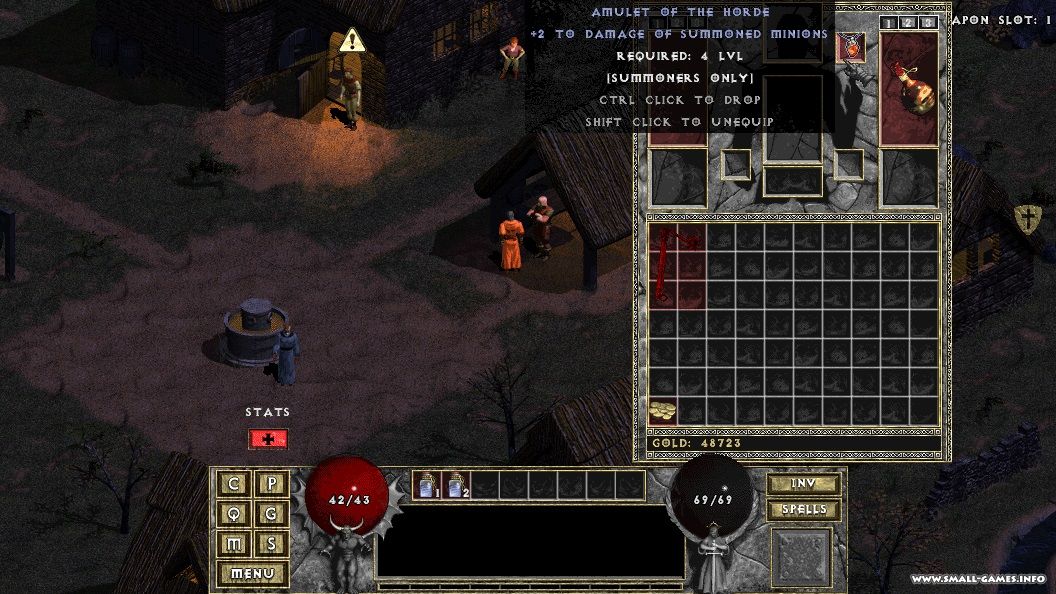
Task: Open the SPELLS book
Action: [803, 510]
